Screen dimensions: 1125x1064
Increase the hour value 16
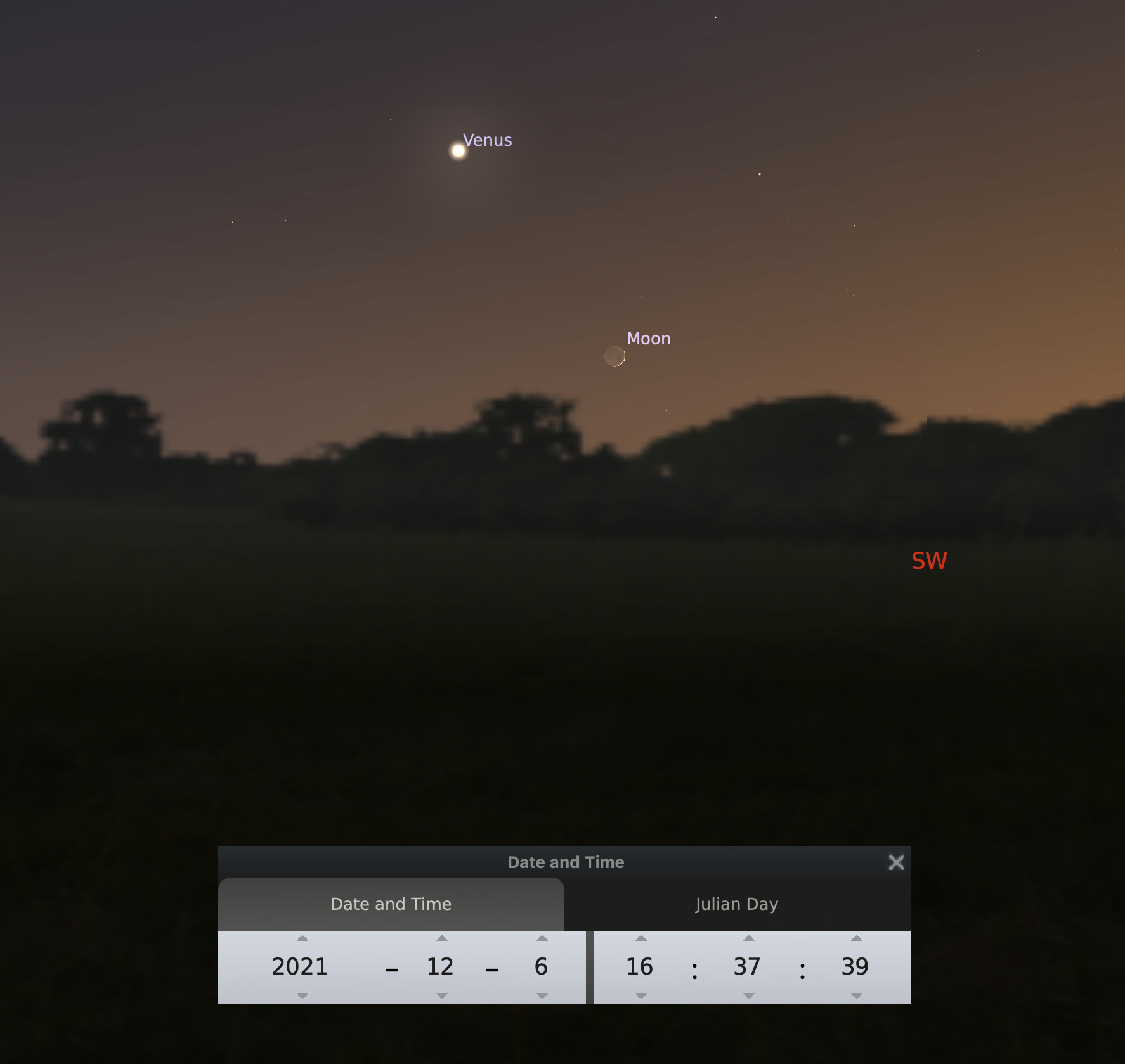tap(641, 938)
